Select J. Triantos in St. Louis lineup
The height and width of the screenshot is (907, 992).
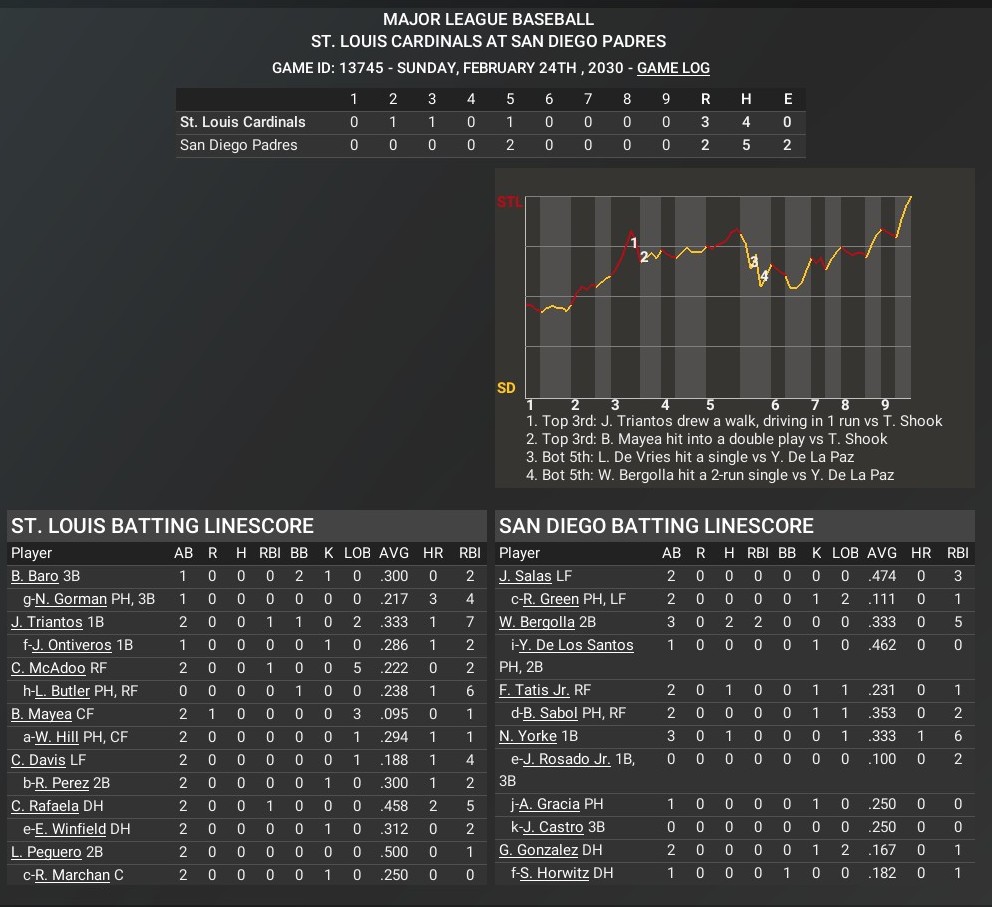[47, 622]
